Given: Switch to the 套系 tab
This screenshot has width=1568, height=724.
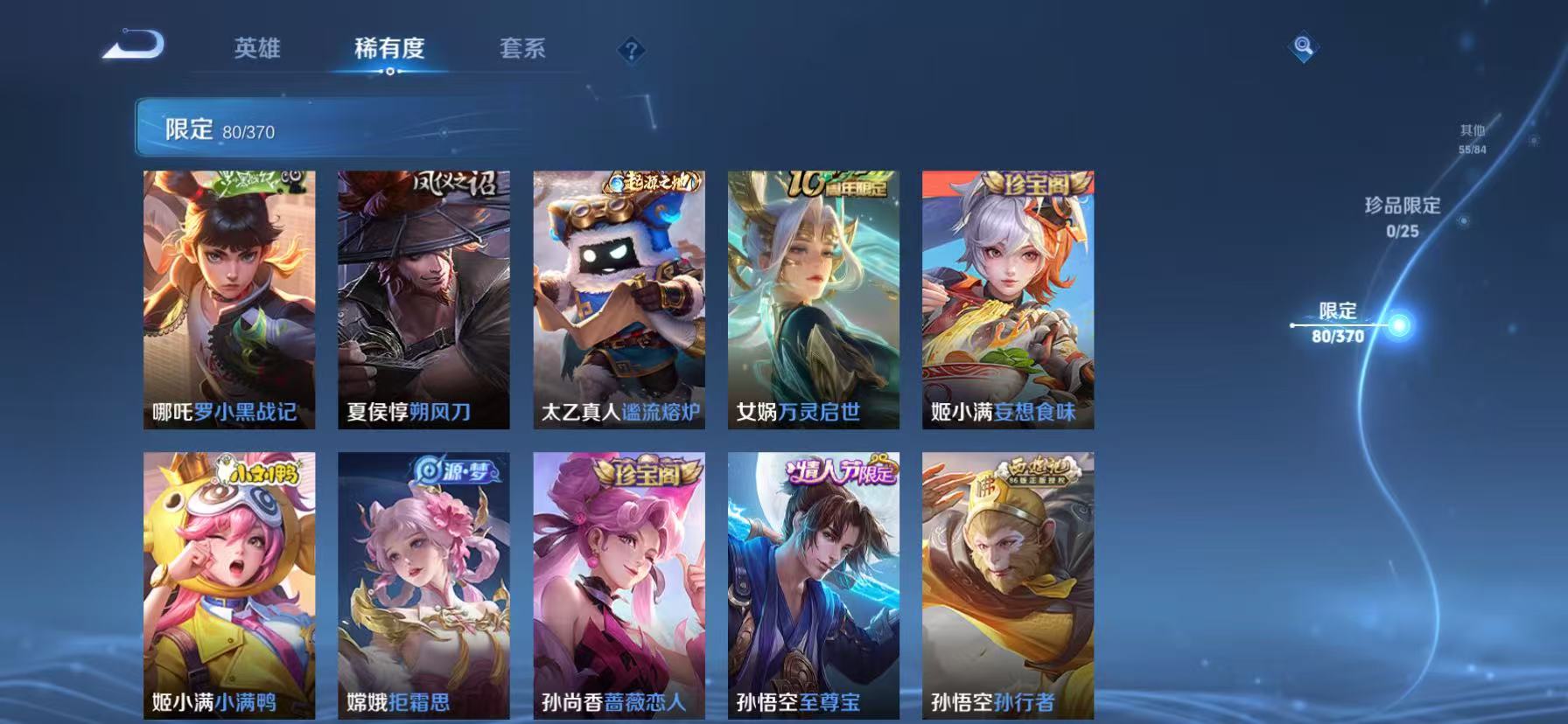Looking at the screenshot, I should [x=522, y=50].
